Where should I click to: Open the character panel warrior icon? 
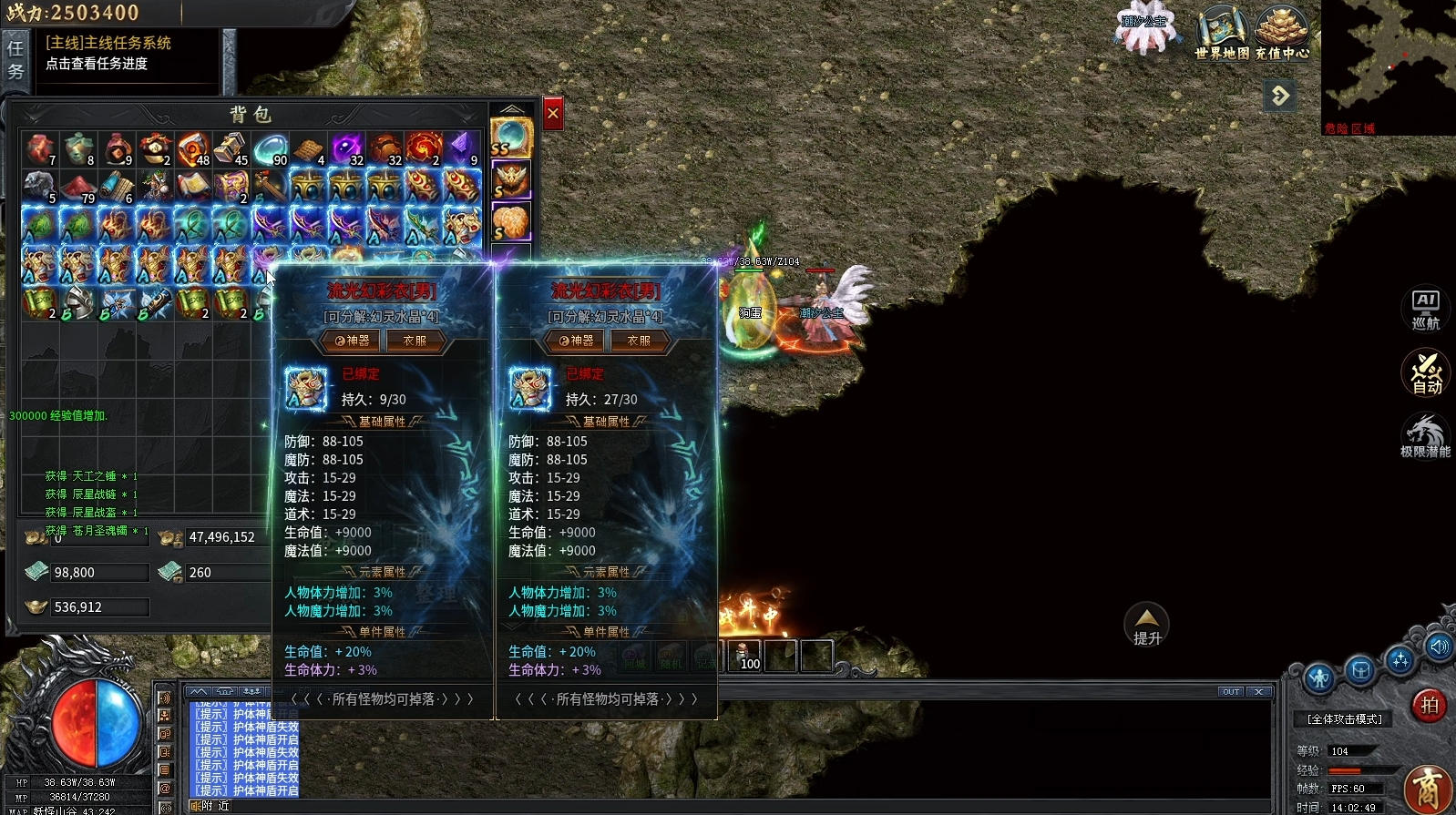[1318, 677]
